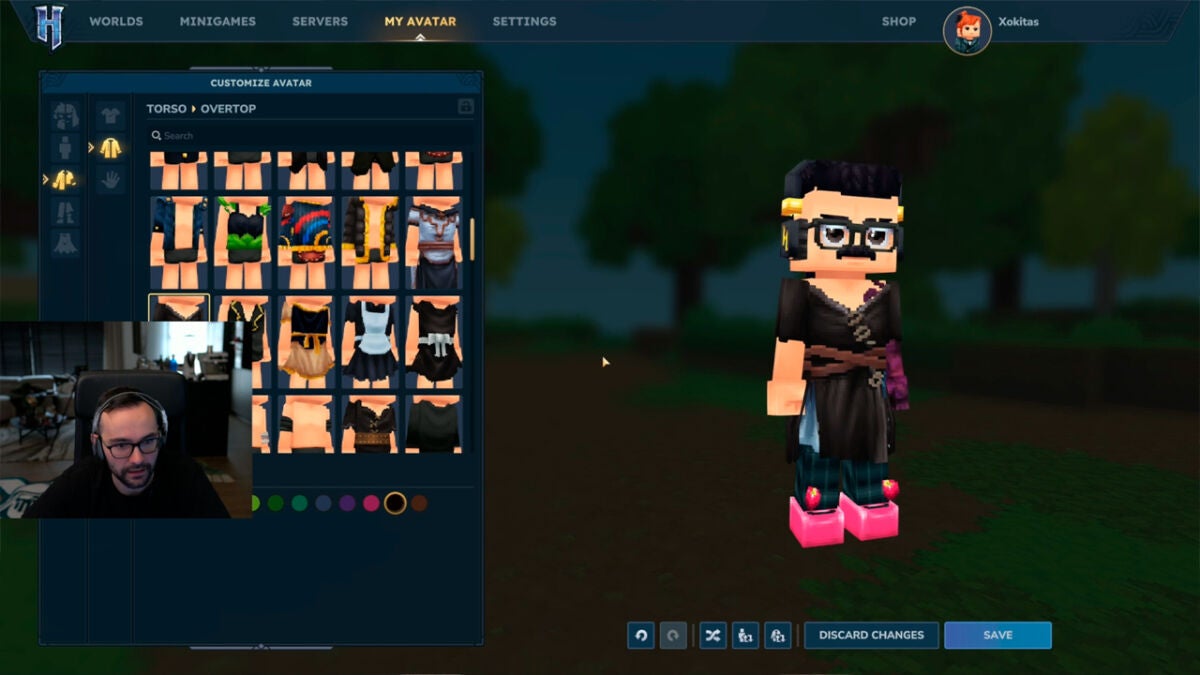This screenshot has width=1200, height=675.
Task: Open the Shop
Action: click(x=898, y=21)
